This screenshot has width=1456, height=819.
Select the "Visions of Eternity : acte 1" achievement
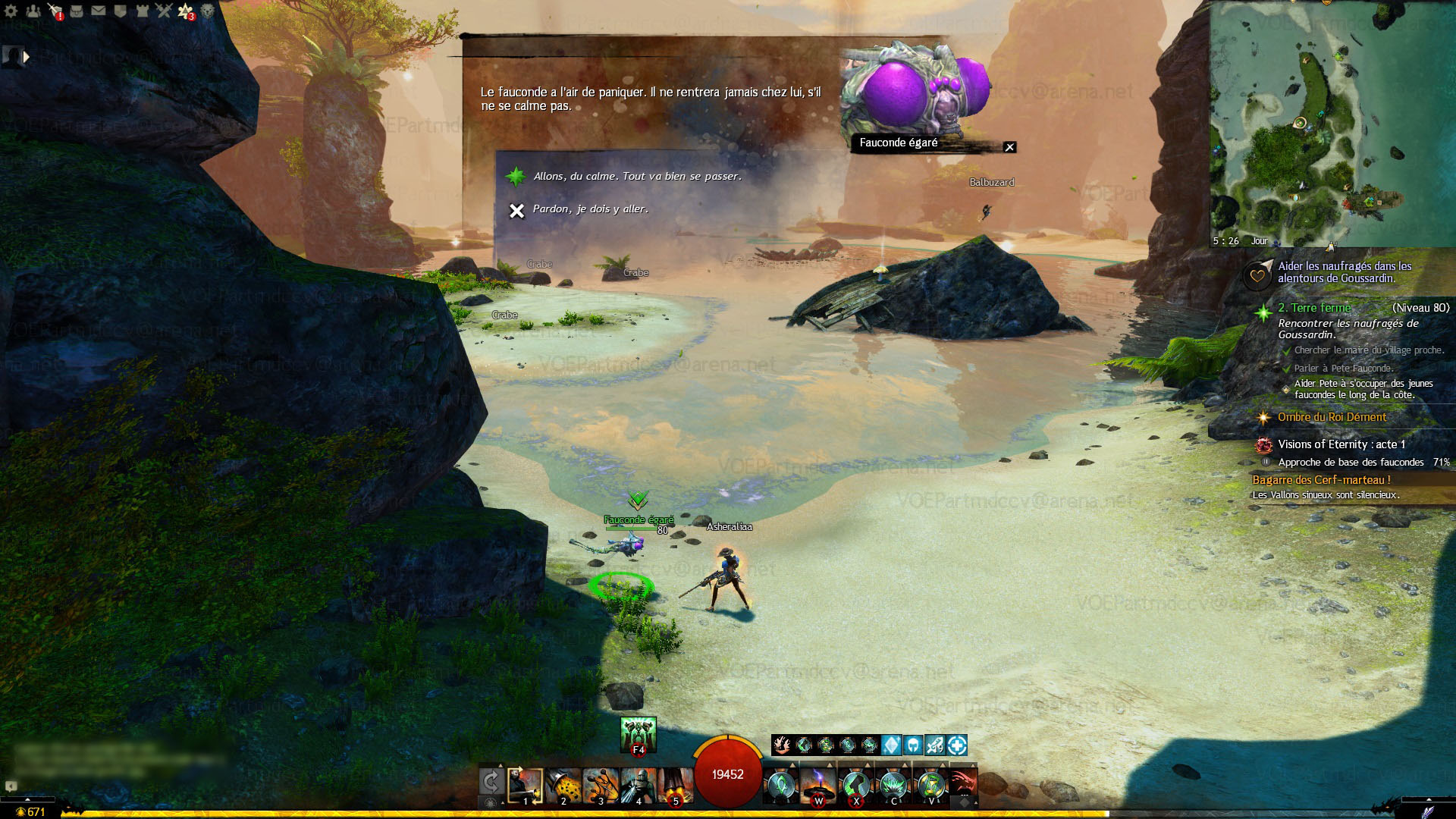pyautogui.click(x=1341, y=444)
